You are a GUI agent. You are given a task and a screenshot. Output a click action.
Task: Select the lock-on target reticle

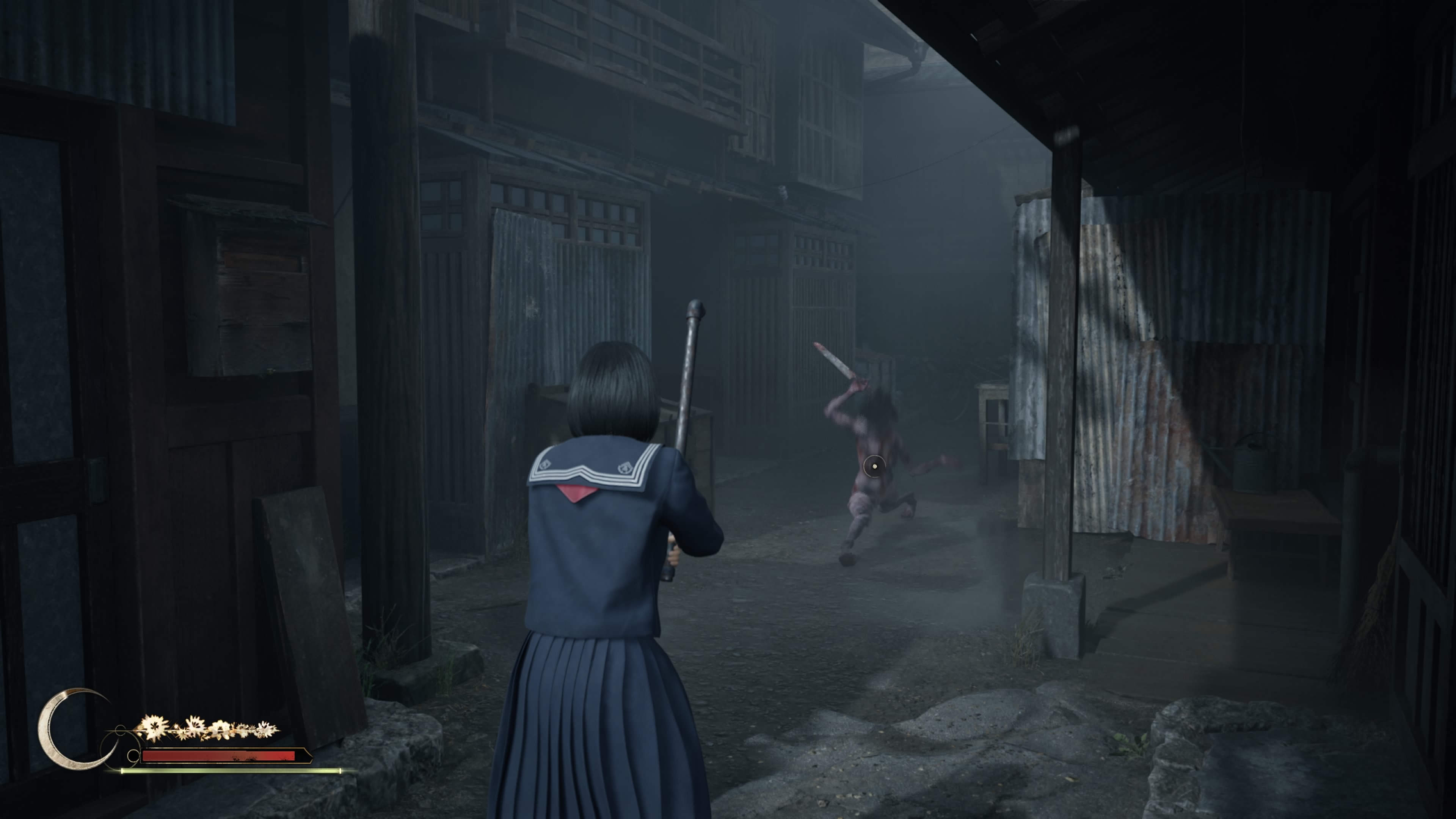coord(874,466)
